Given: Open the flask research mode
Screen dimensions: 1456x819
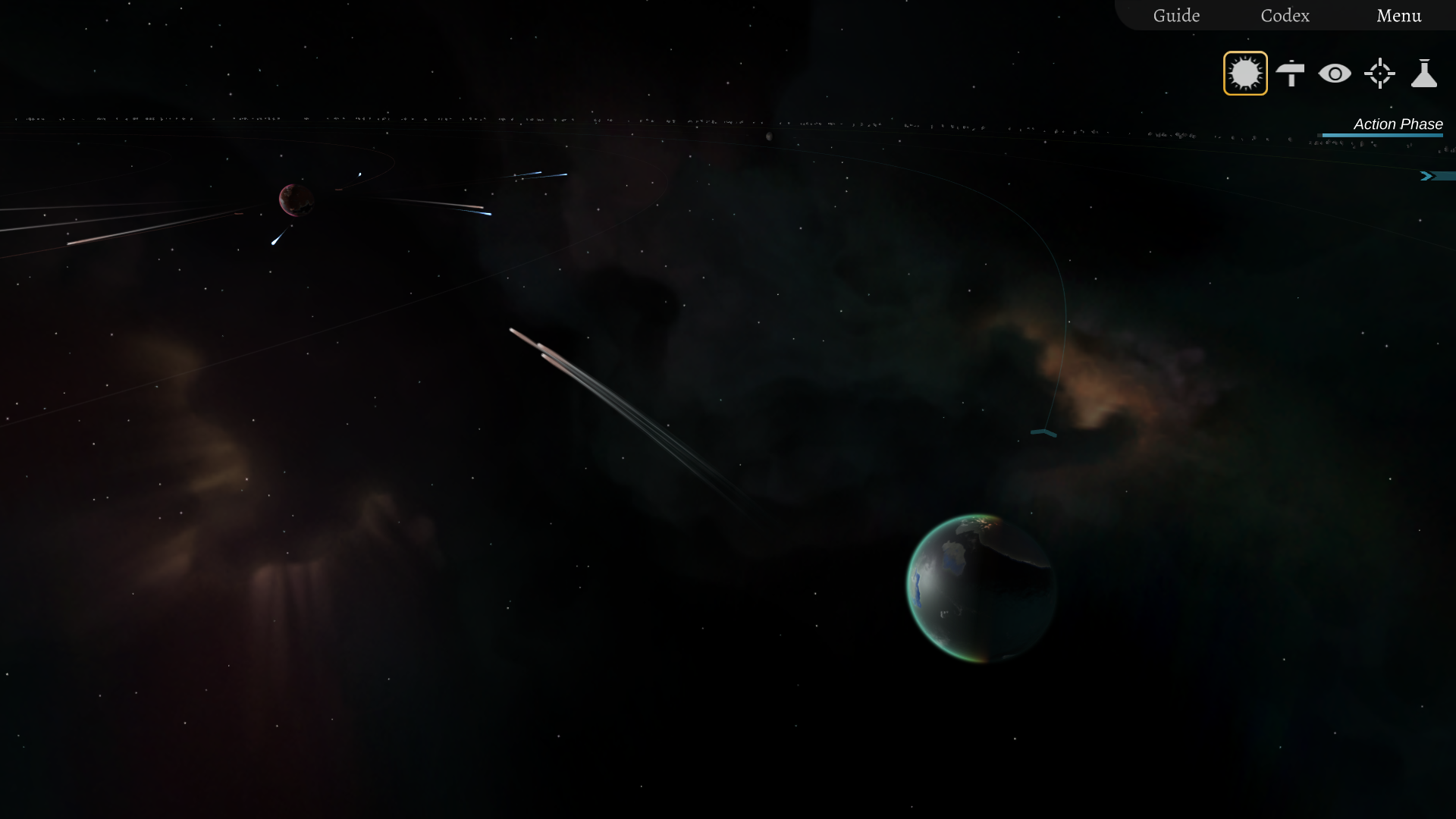Looking at the screenshot, I should click(1424, 74).
